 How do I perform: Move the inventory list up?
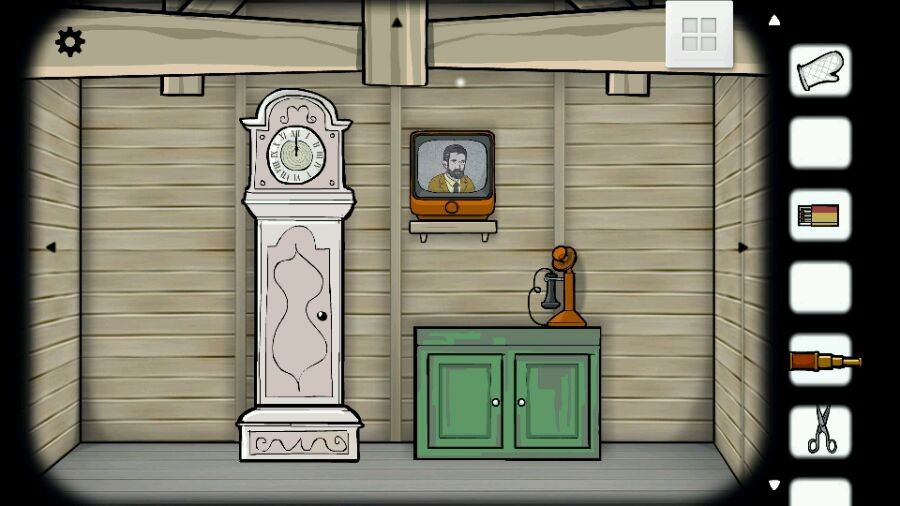[x=774, y=20]
